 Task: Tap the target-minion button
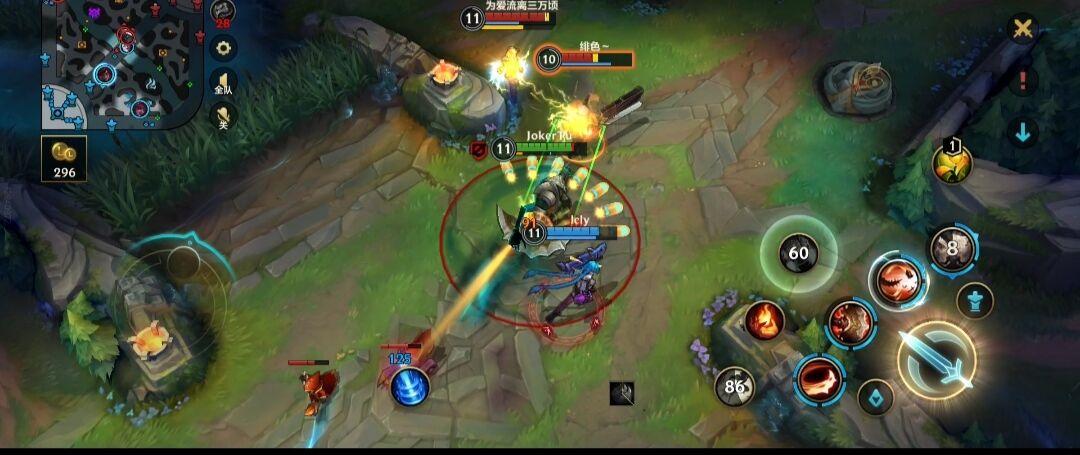(x=876, y=398)
